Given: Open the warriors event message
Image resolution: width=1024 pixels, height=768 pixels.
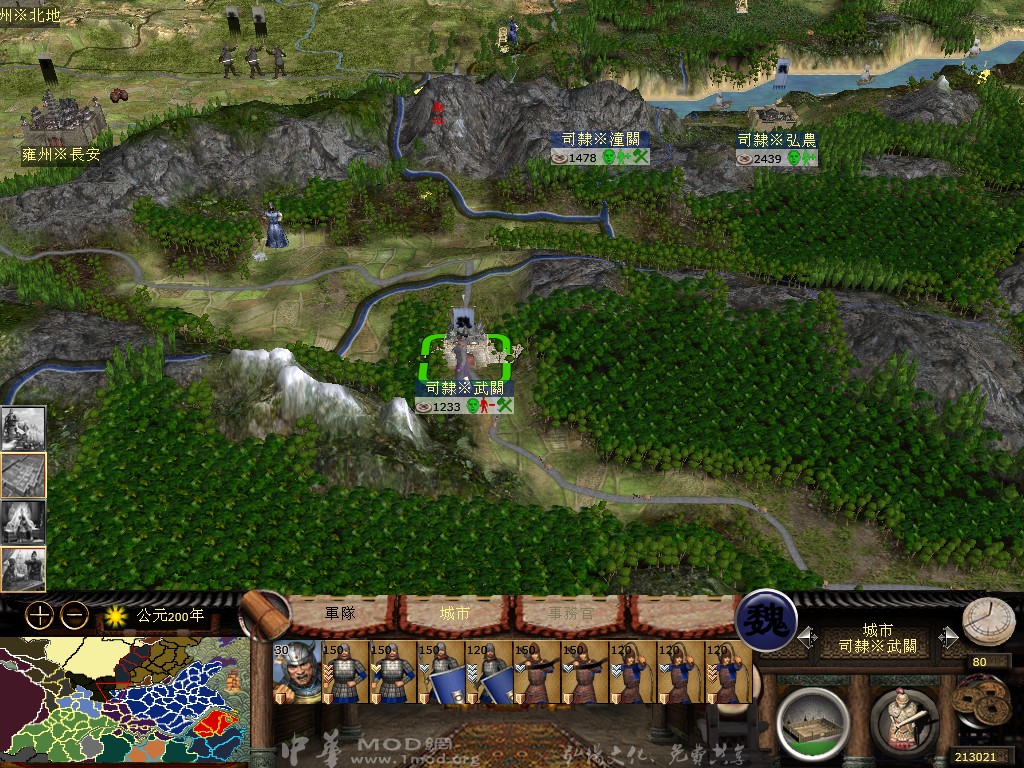Looking at the screenshot, I should coord(23,427).
